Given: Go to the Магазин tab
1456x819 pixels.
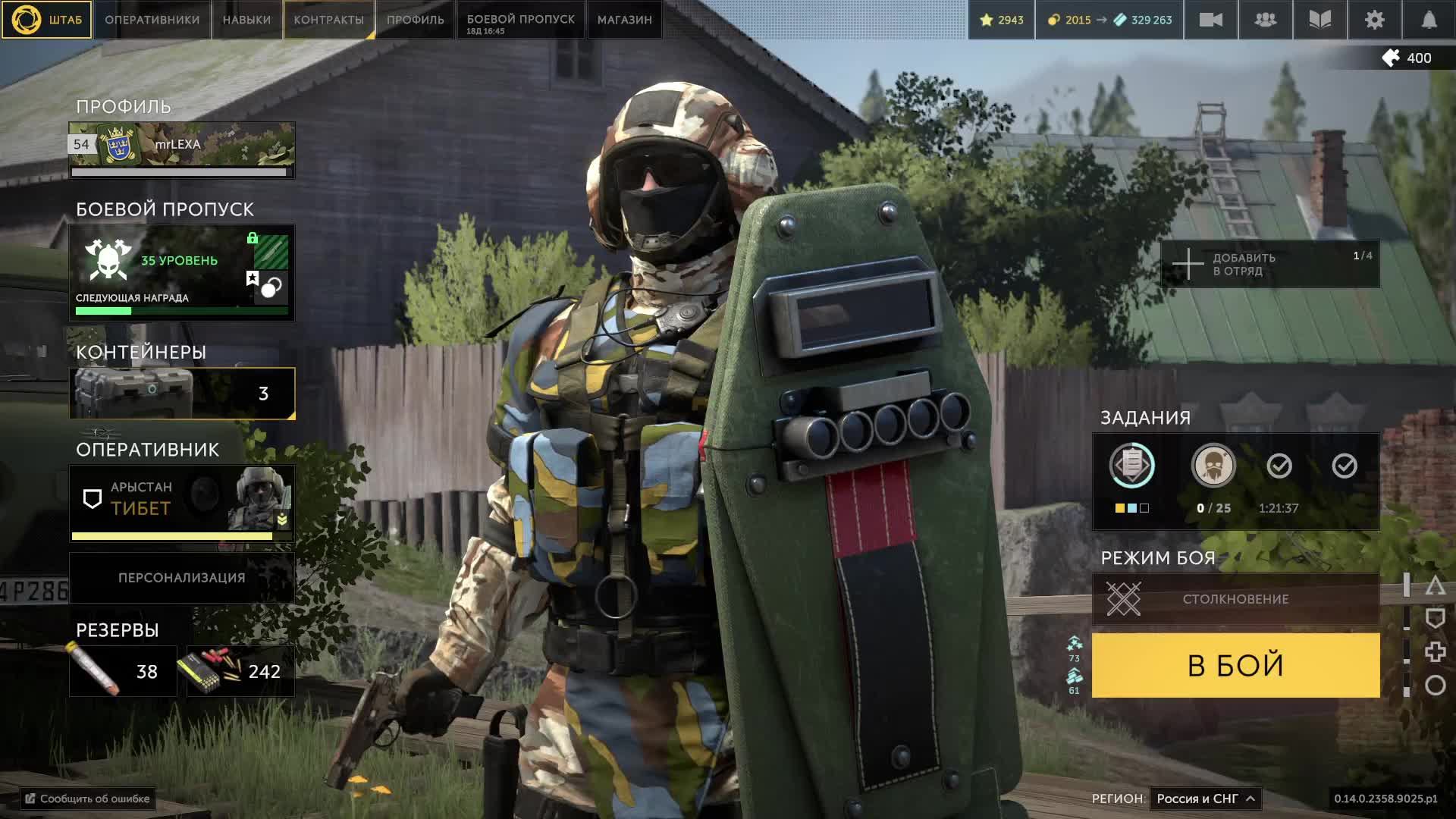Looking at the screenshot, I should pyautogui.click(x=624, y=20).
